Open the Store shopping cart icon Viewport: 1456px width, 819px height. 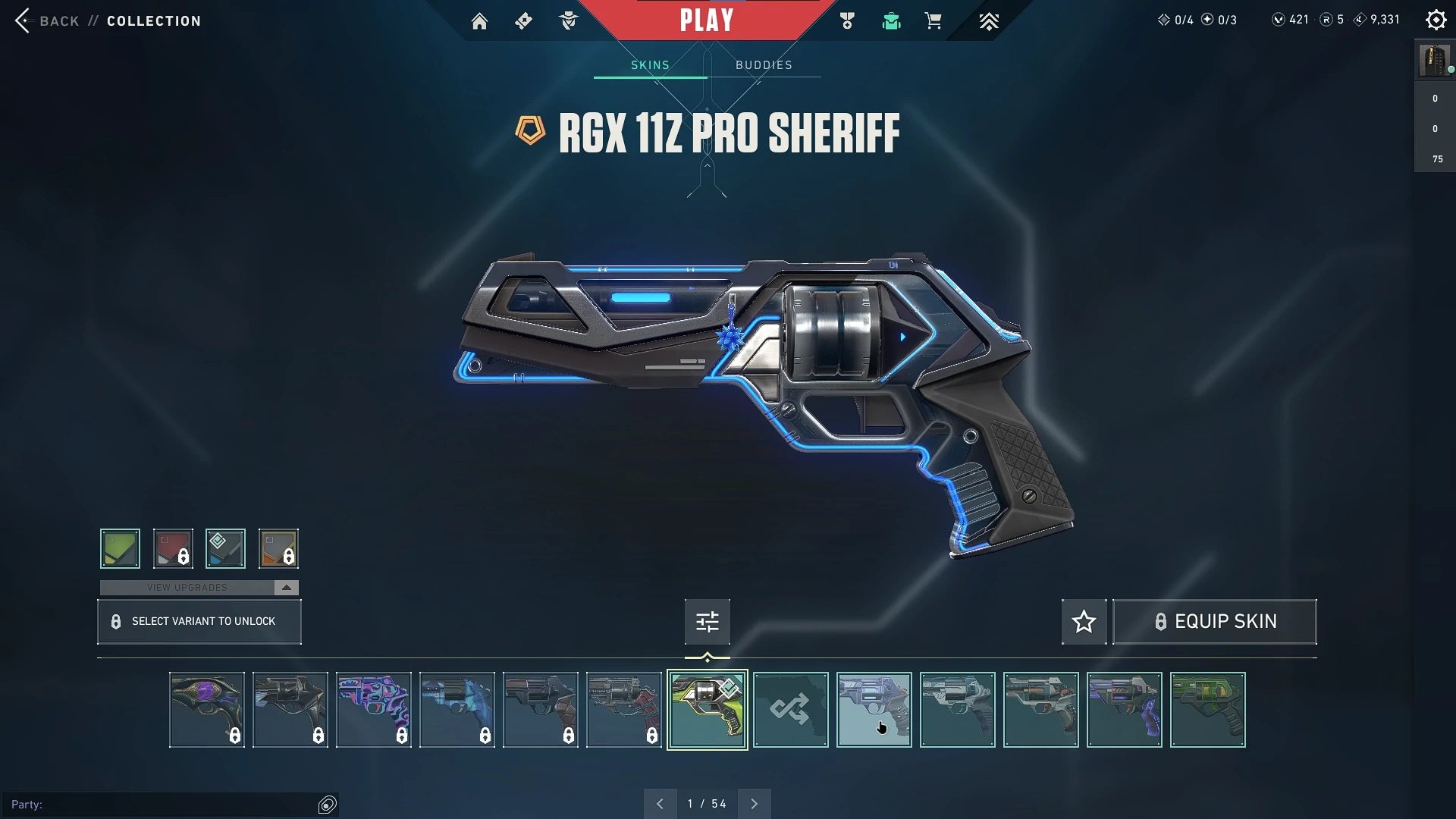click(934, 20)
